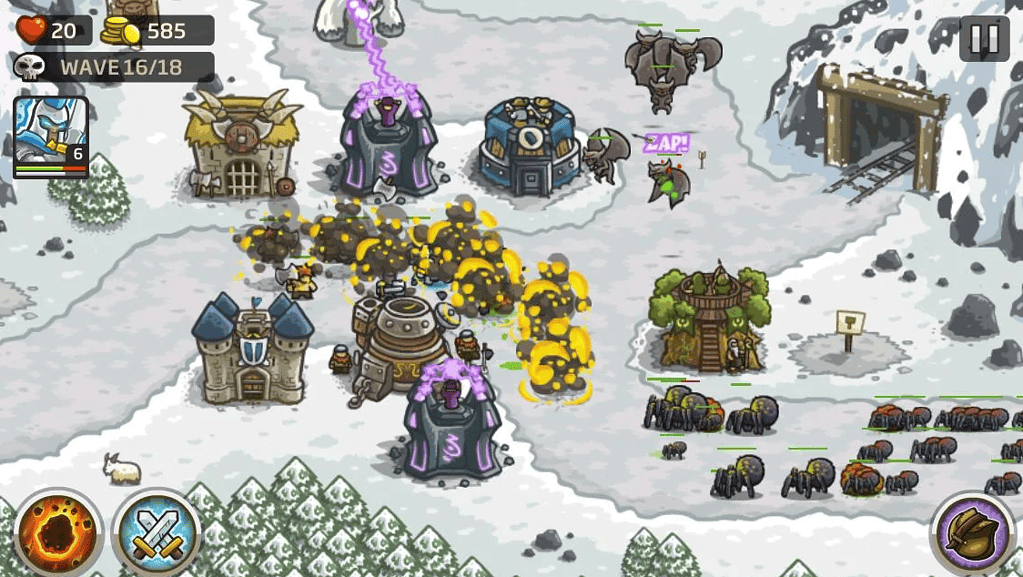The height and width of the screenshot is (577, 1023).
Task: Call reinforcements with the crossed swords ability
Action: (x=157, y=532)
